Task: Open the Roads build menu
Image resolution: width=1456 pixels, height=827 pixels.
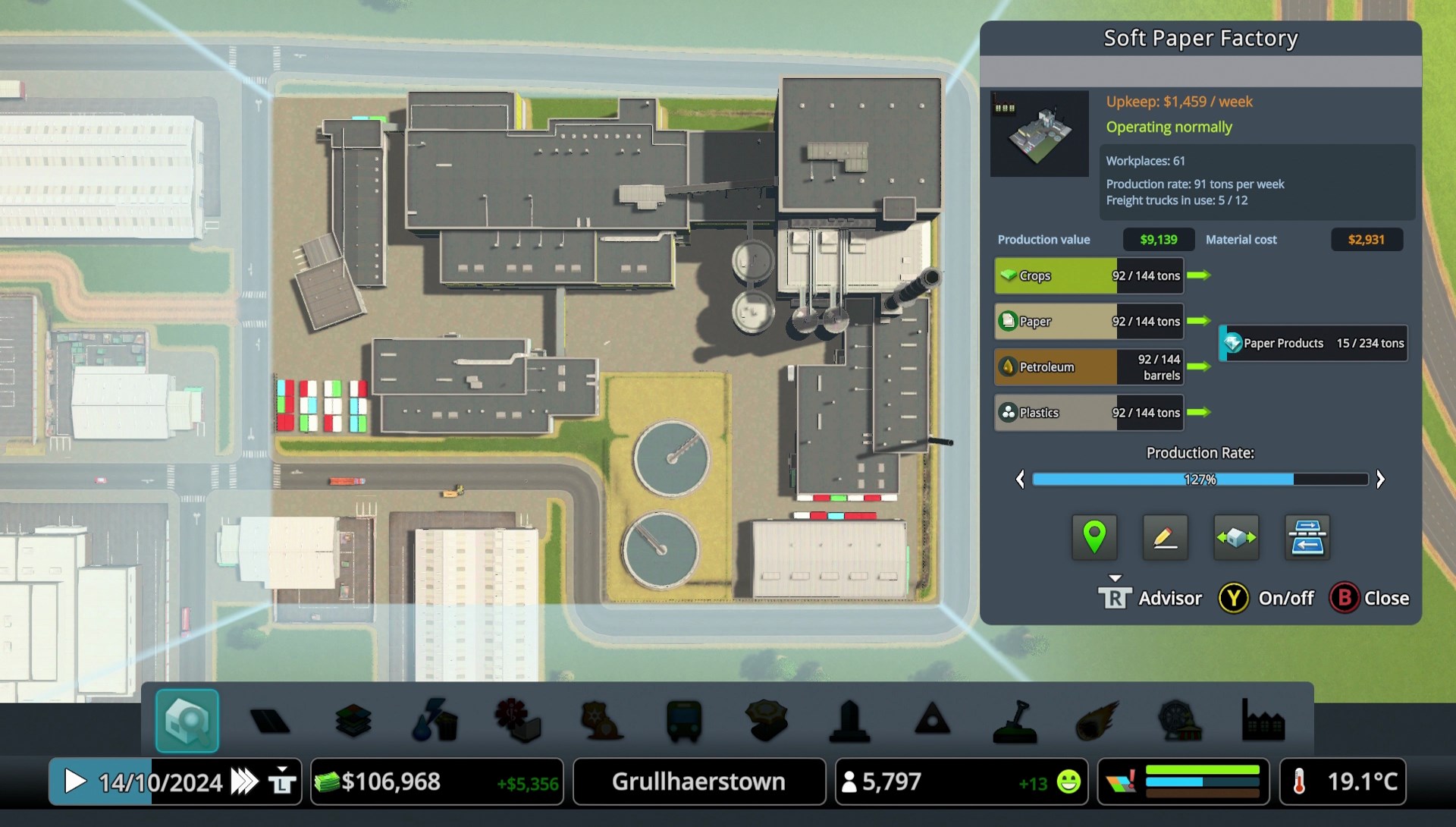Action: tap(270, 720)
